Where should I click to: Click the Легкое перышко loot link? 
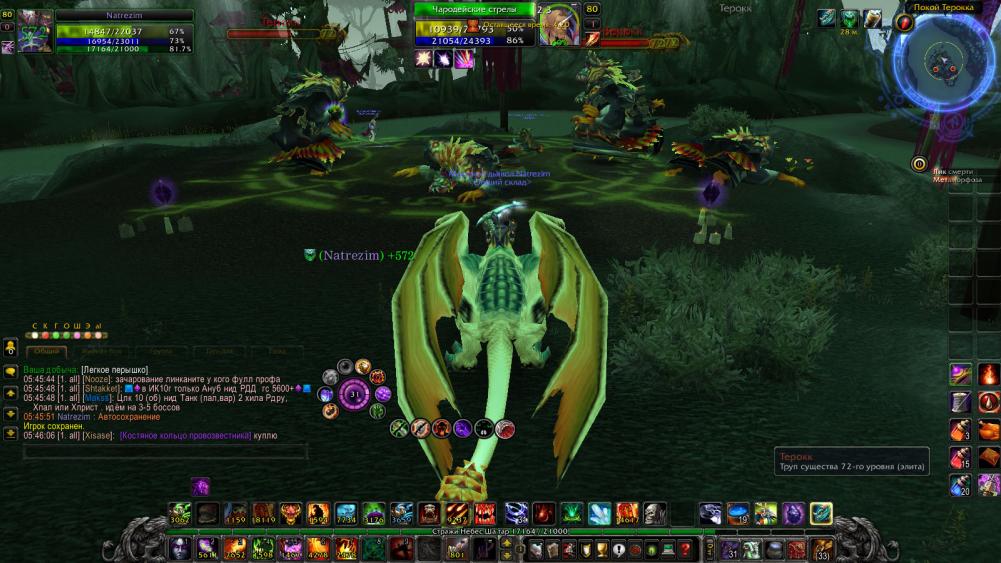pos(114,370)
